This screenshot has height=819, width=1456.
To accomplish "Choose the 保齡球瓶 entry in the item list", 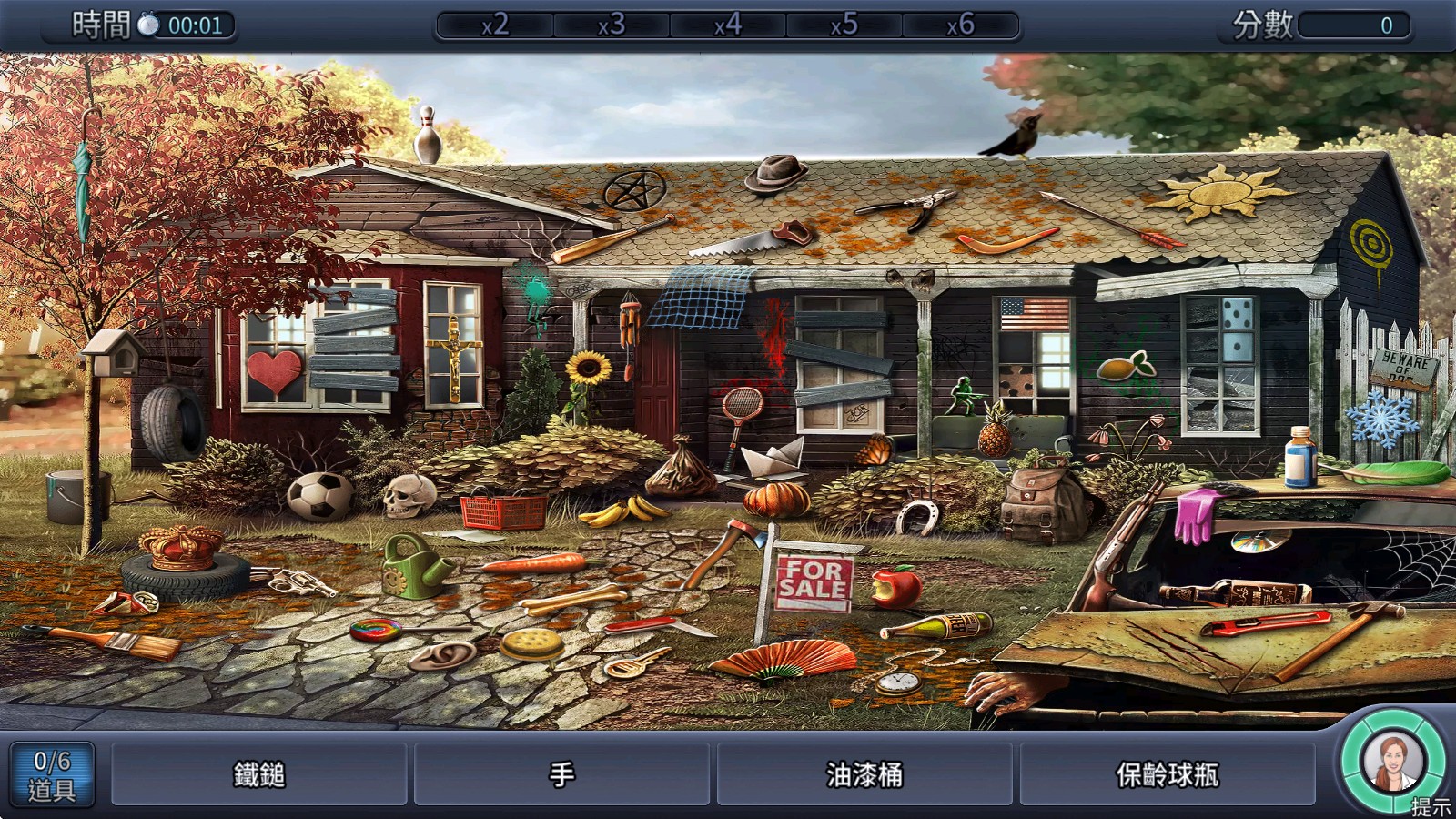I will tap(1167, 774).
